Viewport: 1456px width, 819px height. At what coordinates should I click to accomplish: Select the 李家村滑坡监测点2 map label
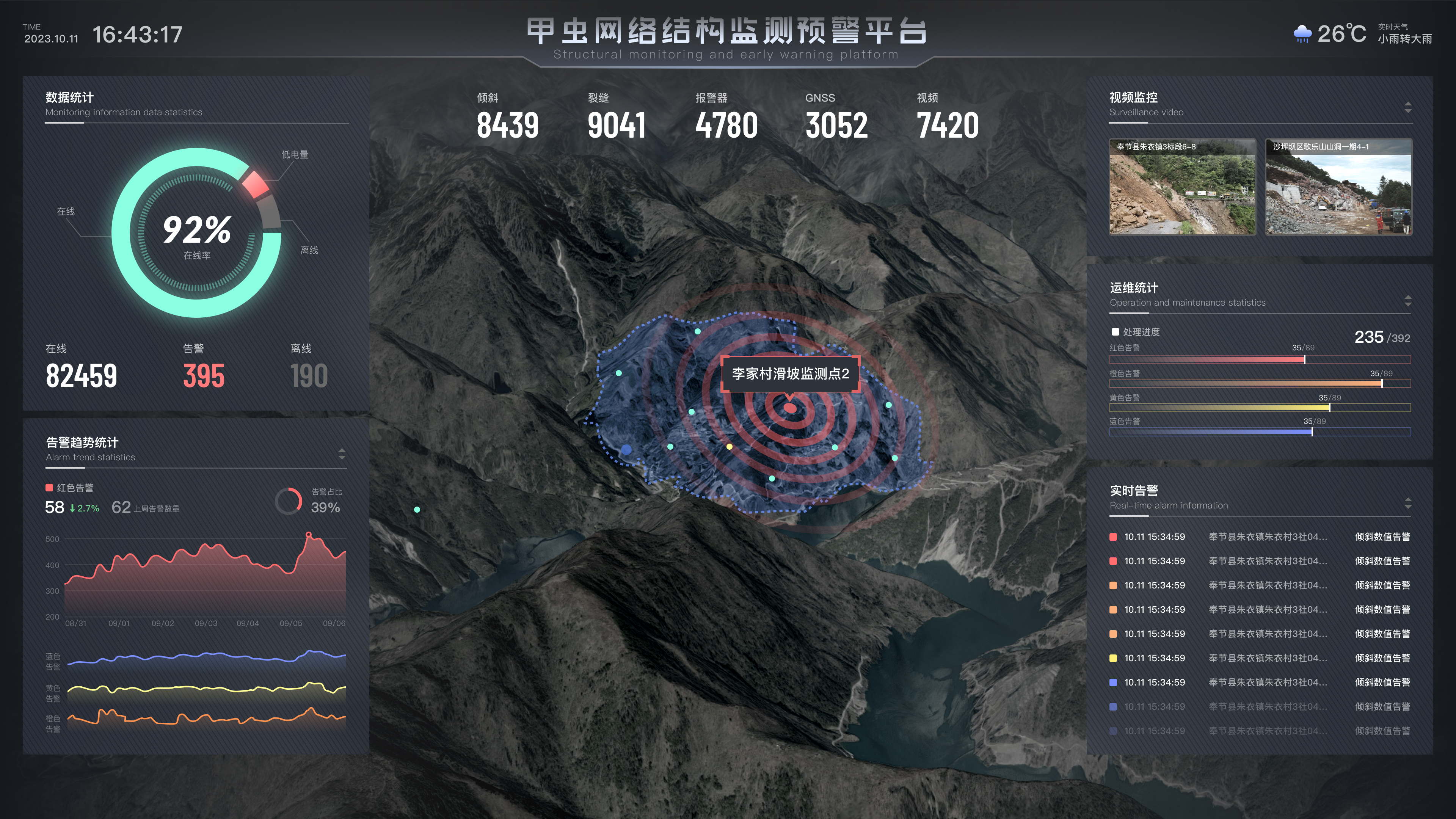pyautogui.click(x=790, y=373)
